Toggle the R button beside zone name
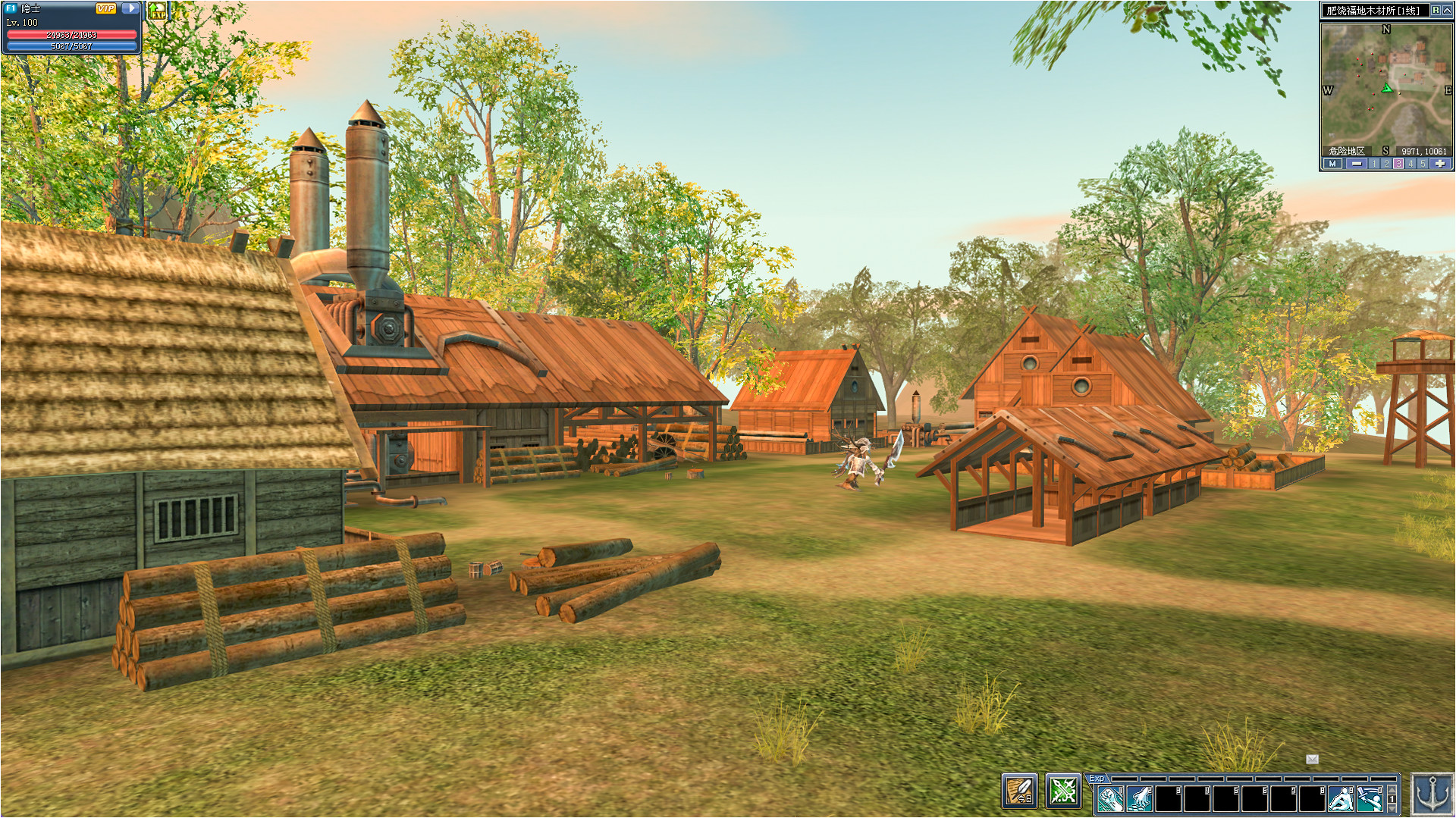The height and width of the screenshot is (818, 1456). point(1434,11)
